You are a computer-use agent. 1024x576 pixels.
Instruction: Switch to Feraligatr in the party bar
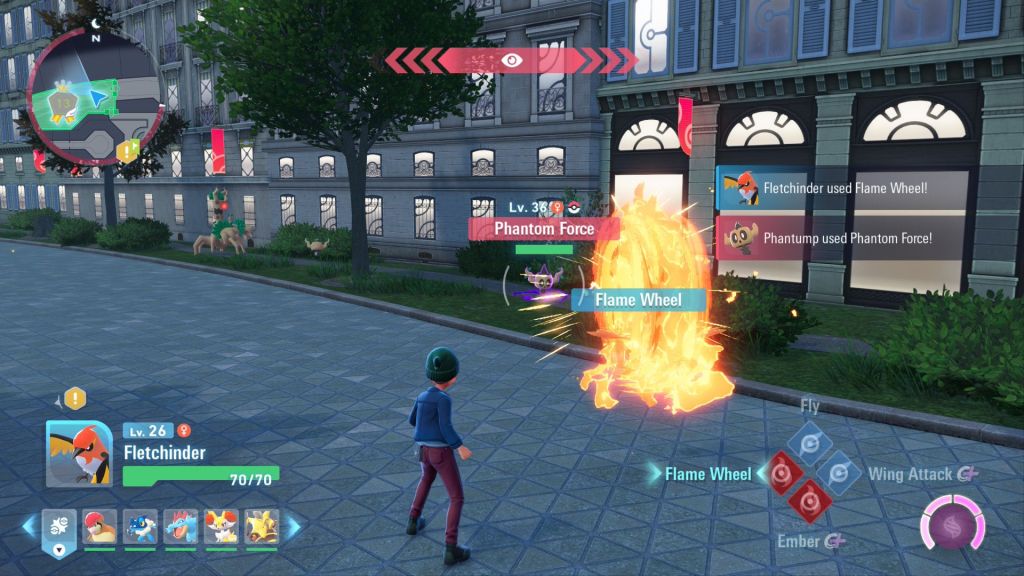click(x=181, y=526)
